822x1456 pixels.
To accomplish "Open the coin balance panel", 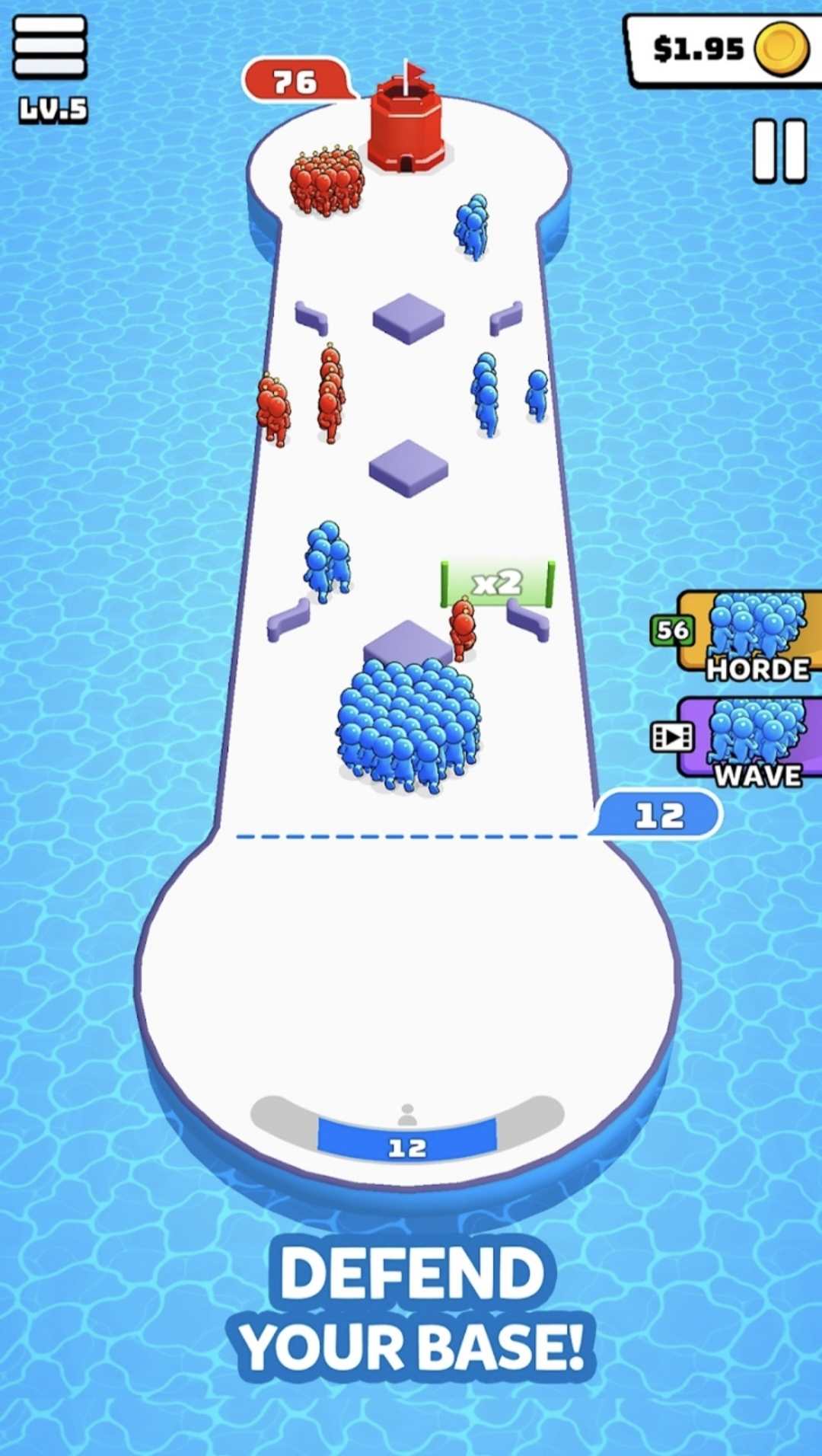I will 723,49.
